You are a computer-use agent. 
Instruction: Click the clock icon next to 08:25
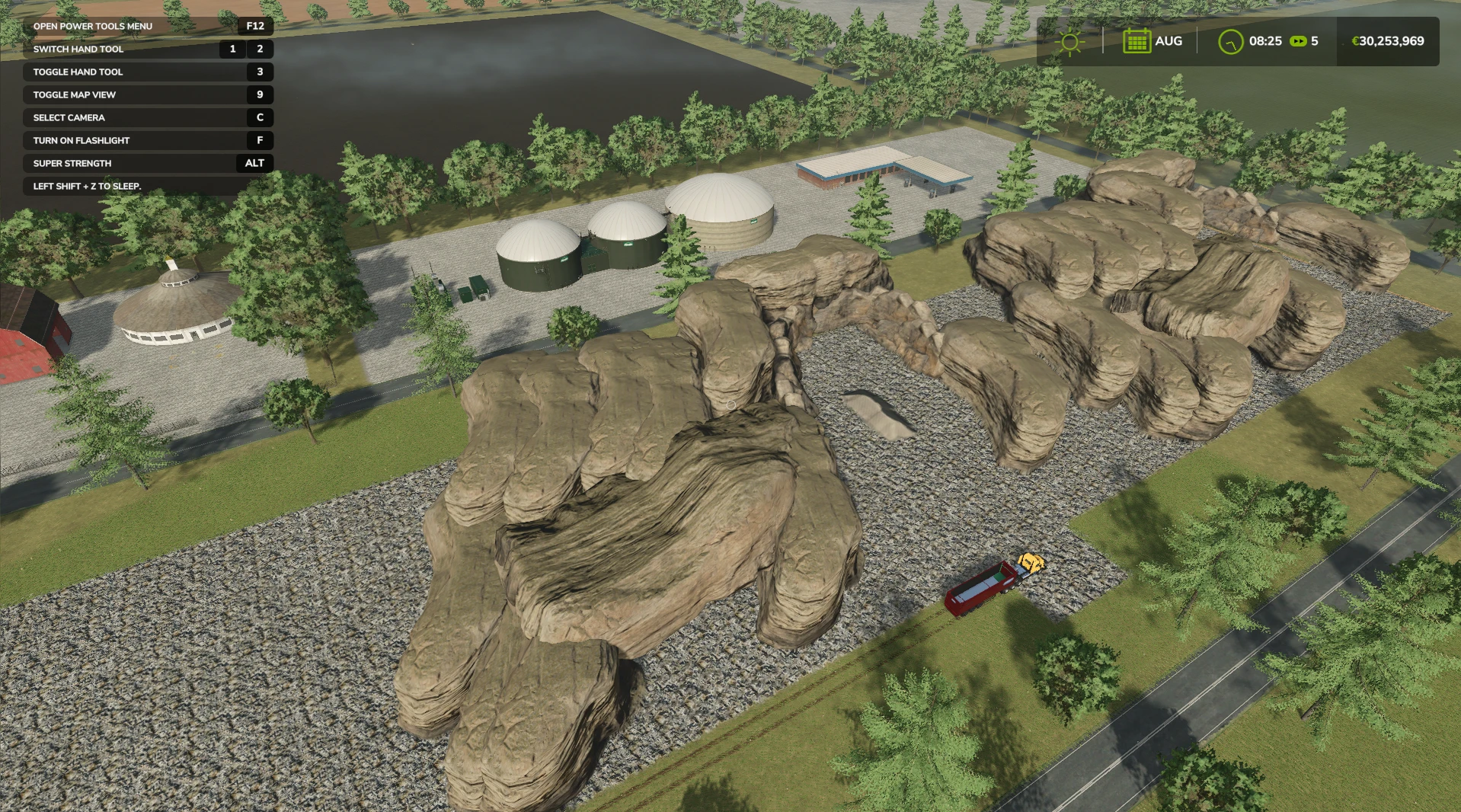pyautogui.click(x=1232, y=41)
